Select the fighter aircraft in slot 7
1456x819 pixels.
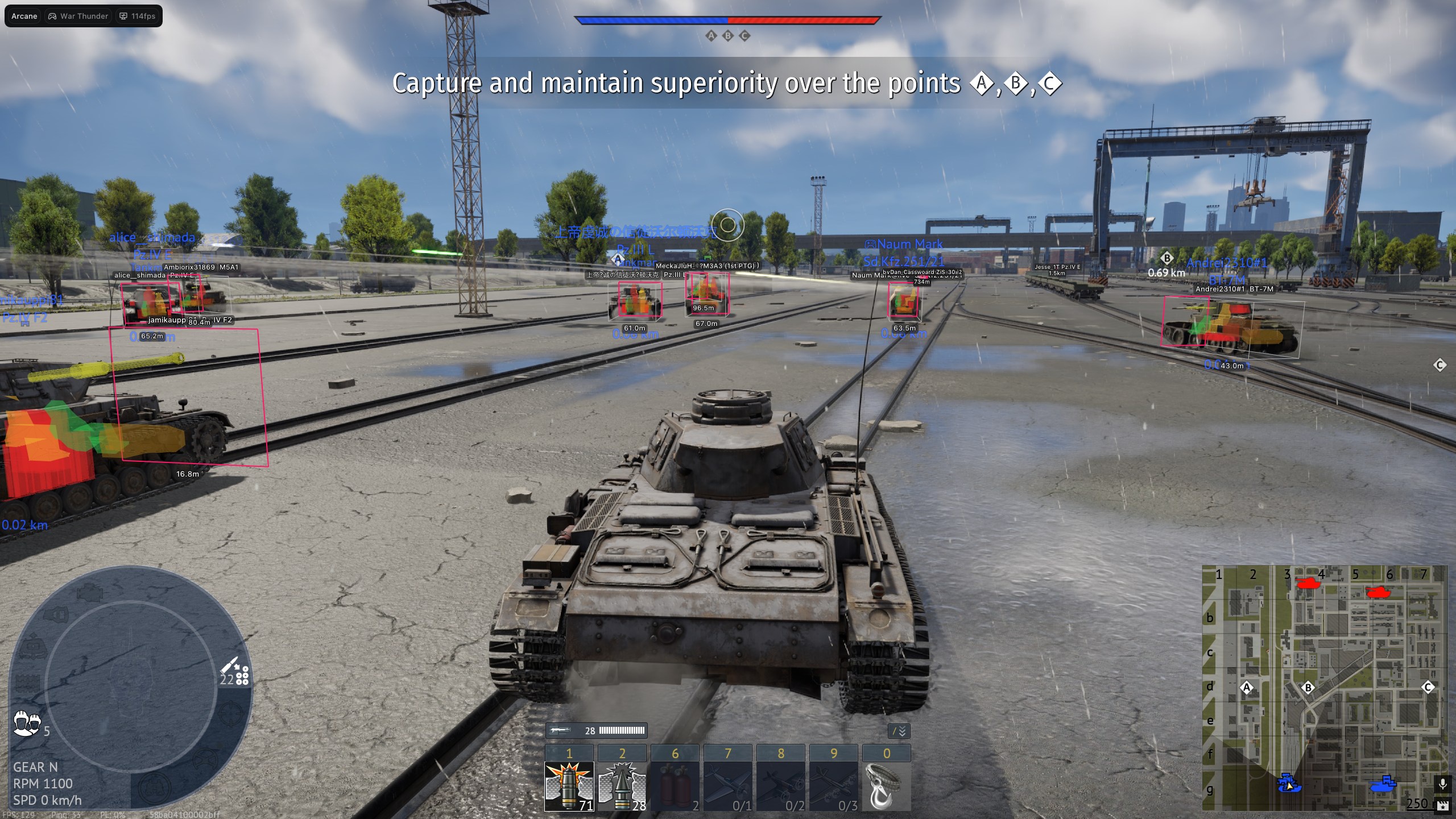[728, 788]
